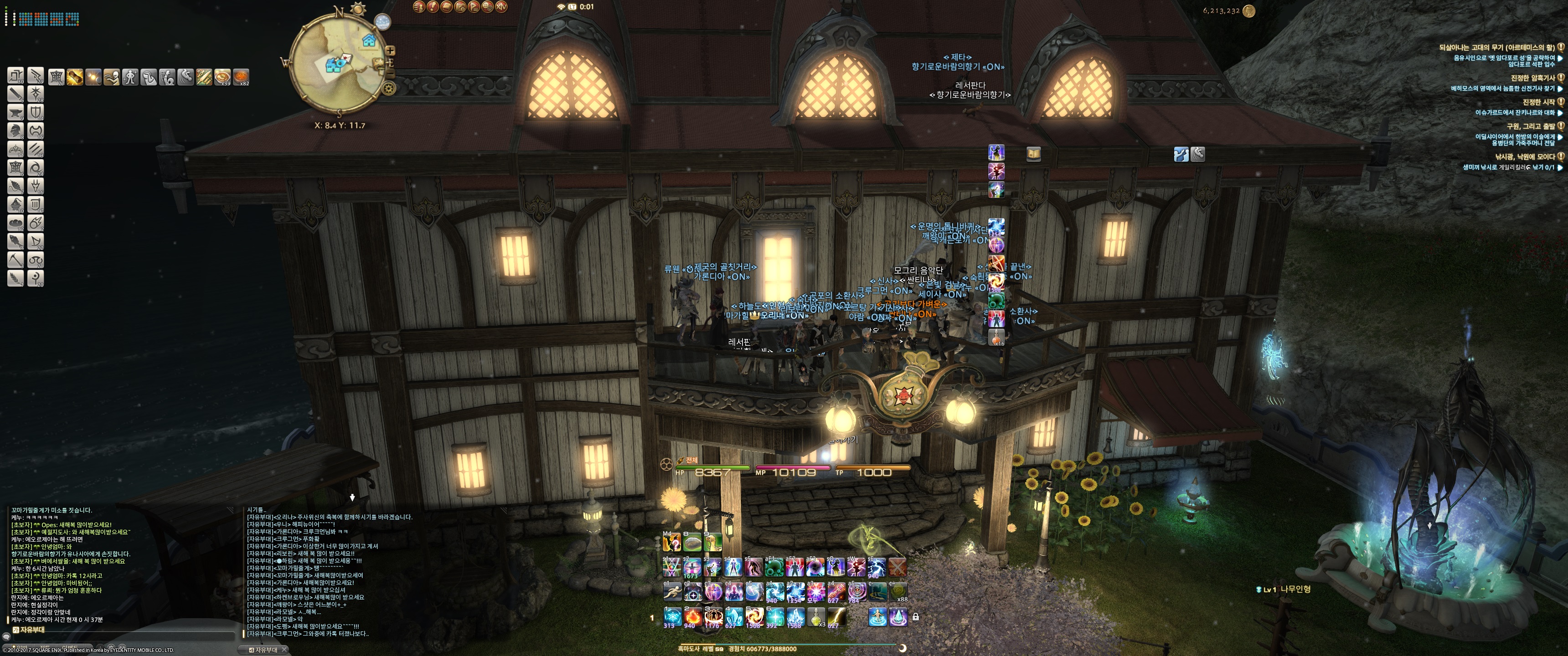This screenshot has height=656, width=1568.
Task: Use the green cabbage item x88
Action: tap(898, 591)
